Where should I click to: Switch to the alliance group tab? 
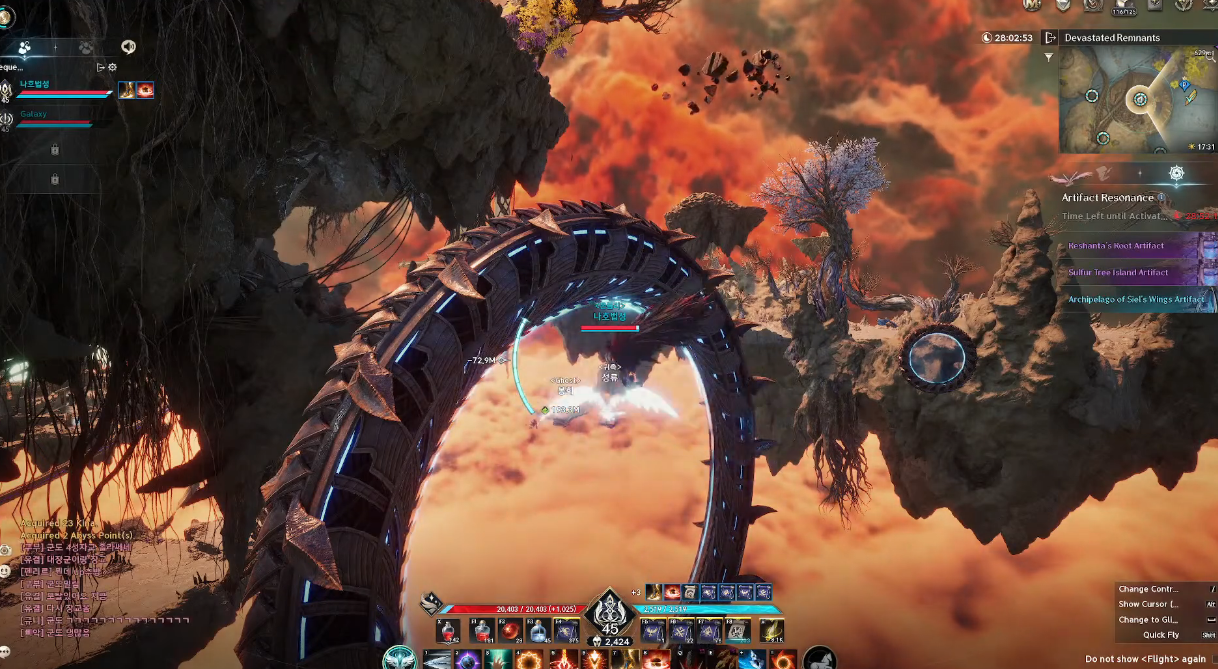pos(86,47)
